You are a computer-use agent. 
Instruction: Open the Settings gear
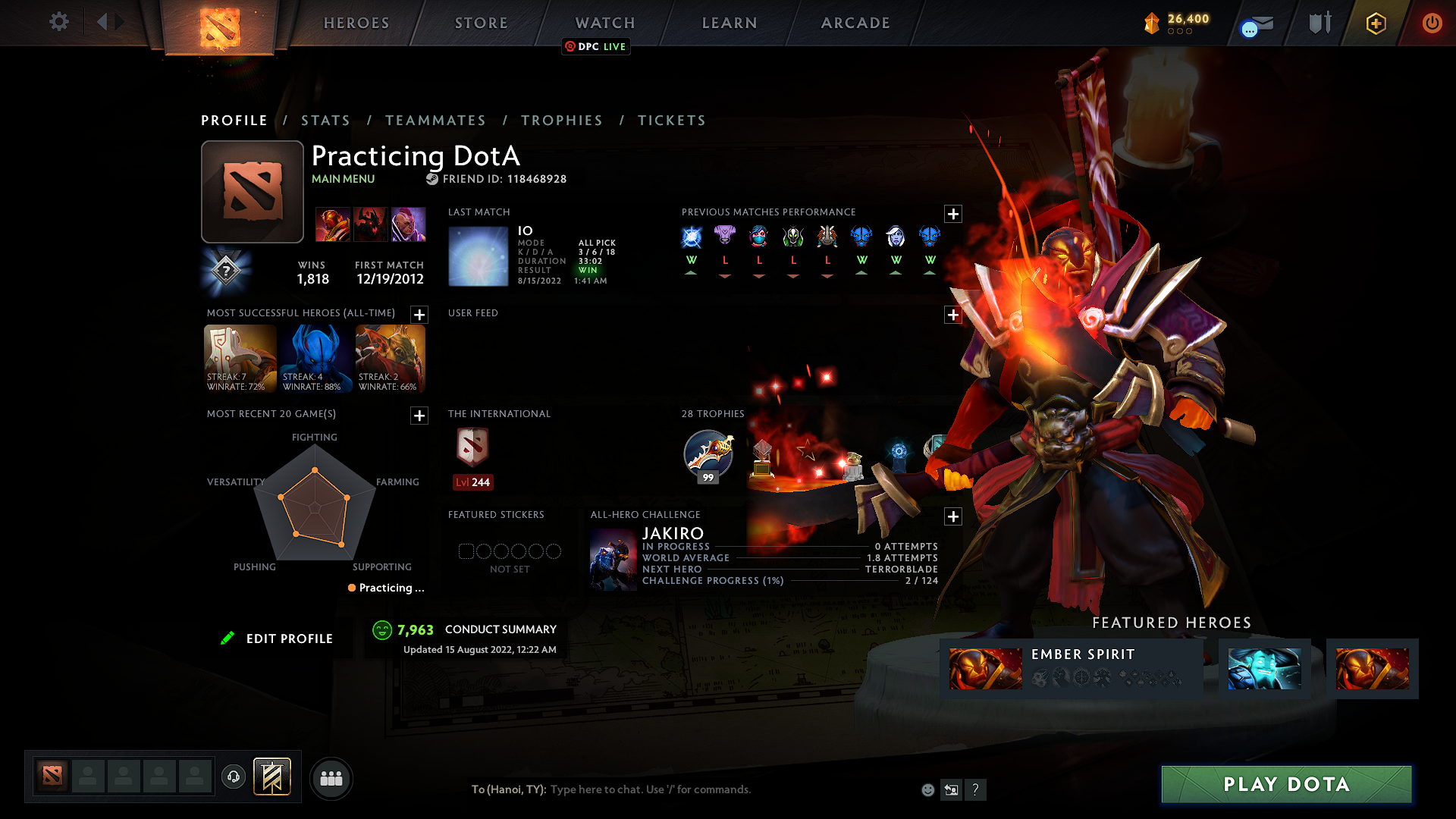[x=58, y=22]
